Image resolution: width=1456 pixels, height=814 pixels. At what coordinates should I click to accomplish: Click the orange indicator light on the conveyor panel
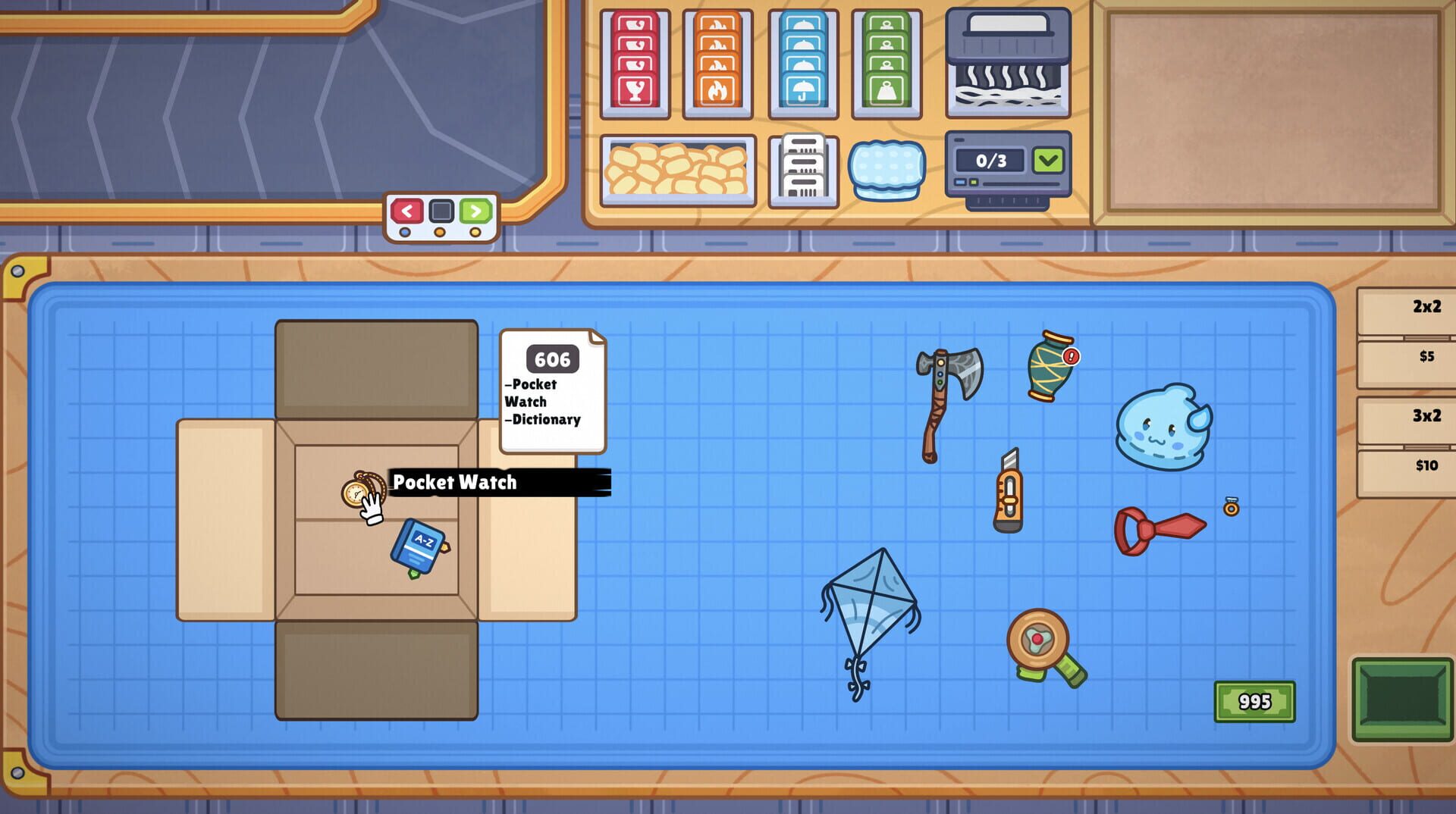pyautogui.click(x=440, y=233)
